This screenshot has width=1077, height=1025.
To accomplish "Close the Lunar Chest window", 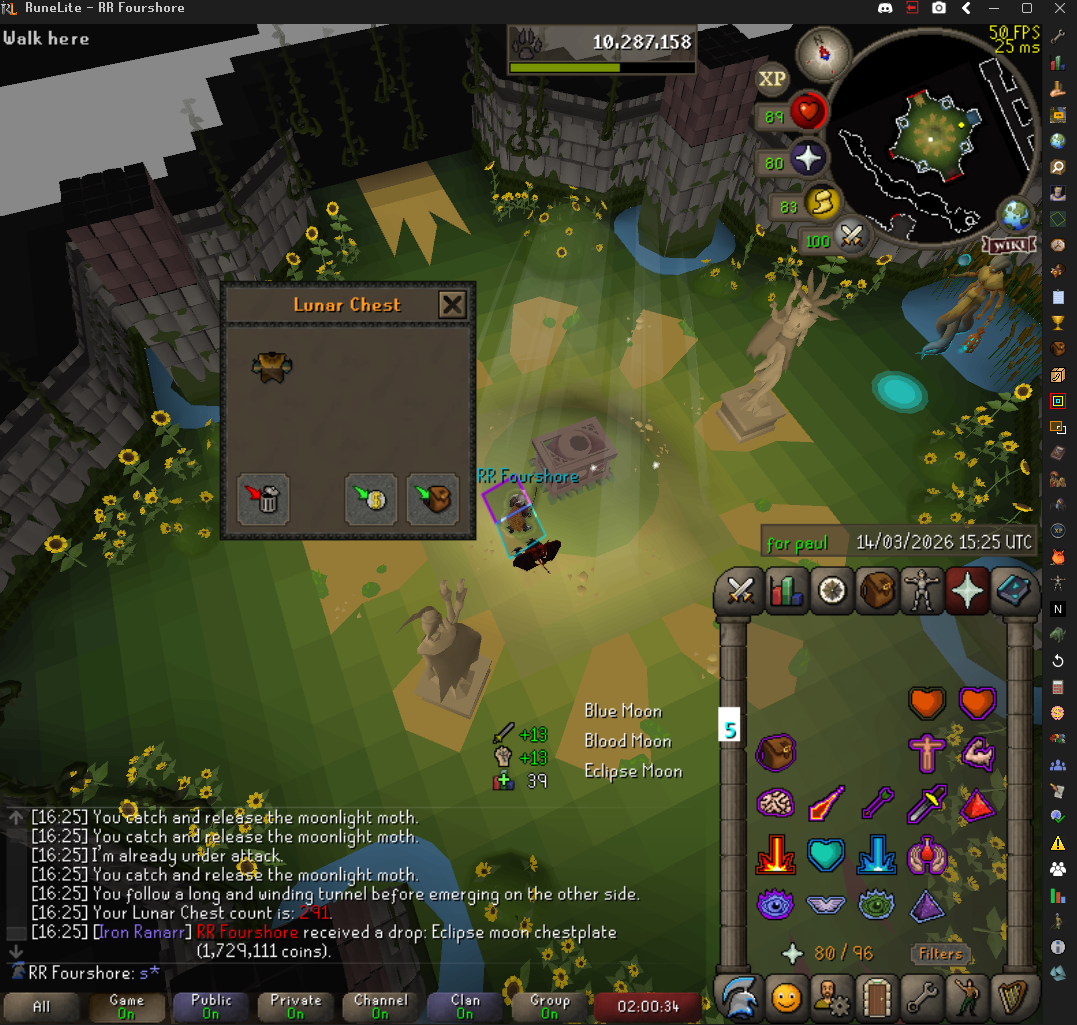I will click(x=452, y=304).
